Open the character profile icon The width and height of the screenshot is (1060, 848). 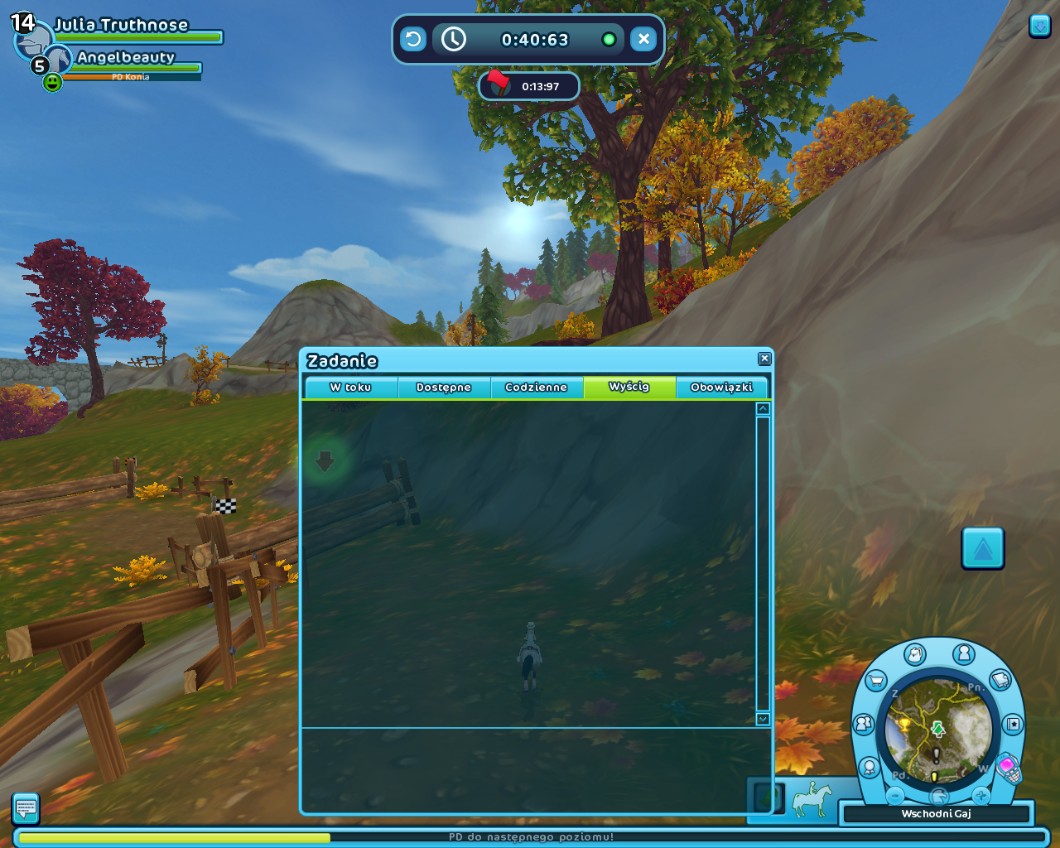[964, 654]
